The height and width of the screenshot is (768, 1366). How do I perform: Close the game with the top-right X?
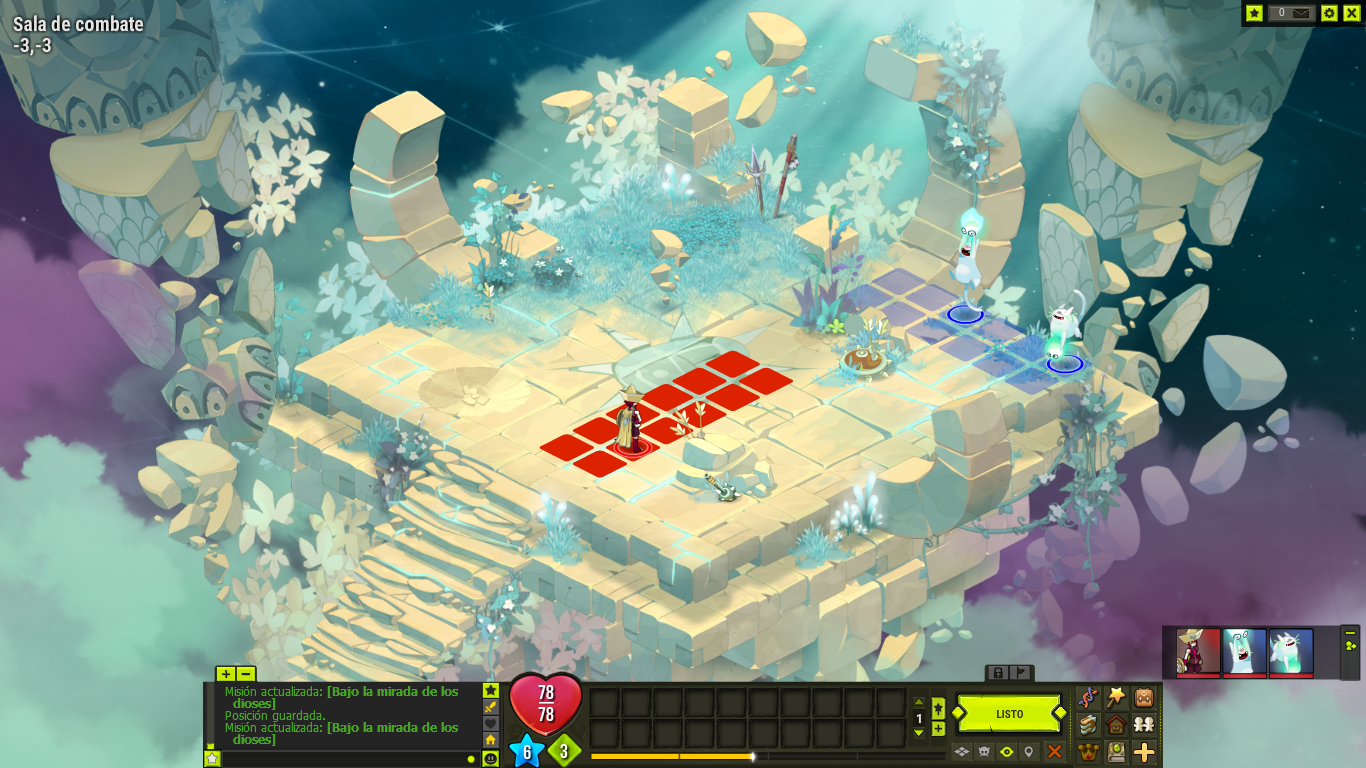[x=1352, y=13]
